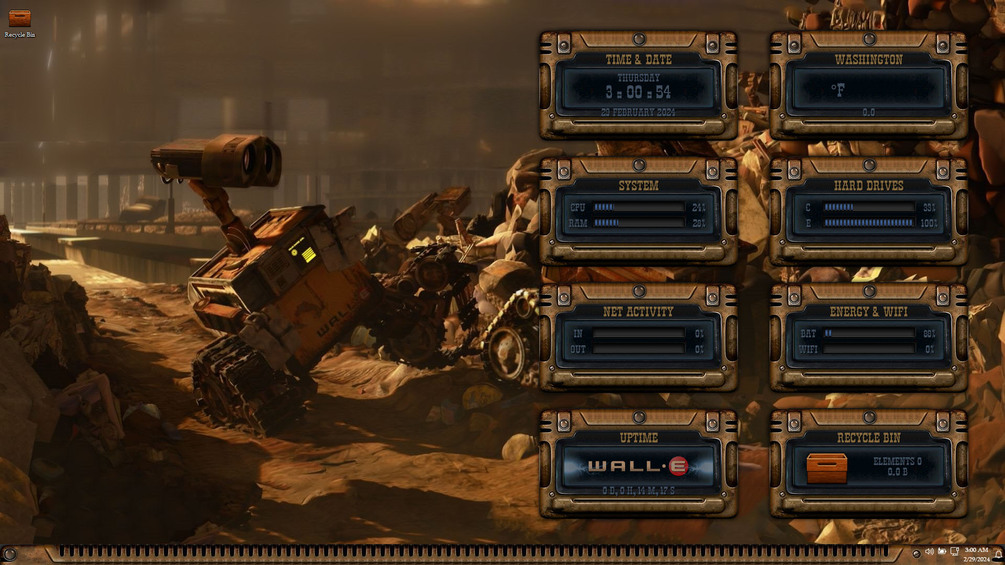Viewport: 1005px width, 565px height.
Task: Open the speaker volume tray icon
Action: click(929, 552)
